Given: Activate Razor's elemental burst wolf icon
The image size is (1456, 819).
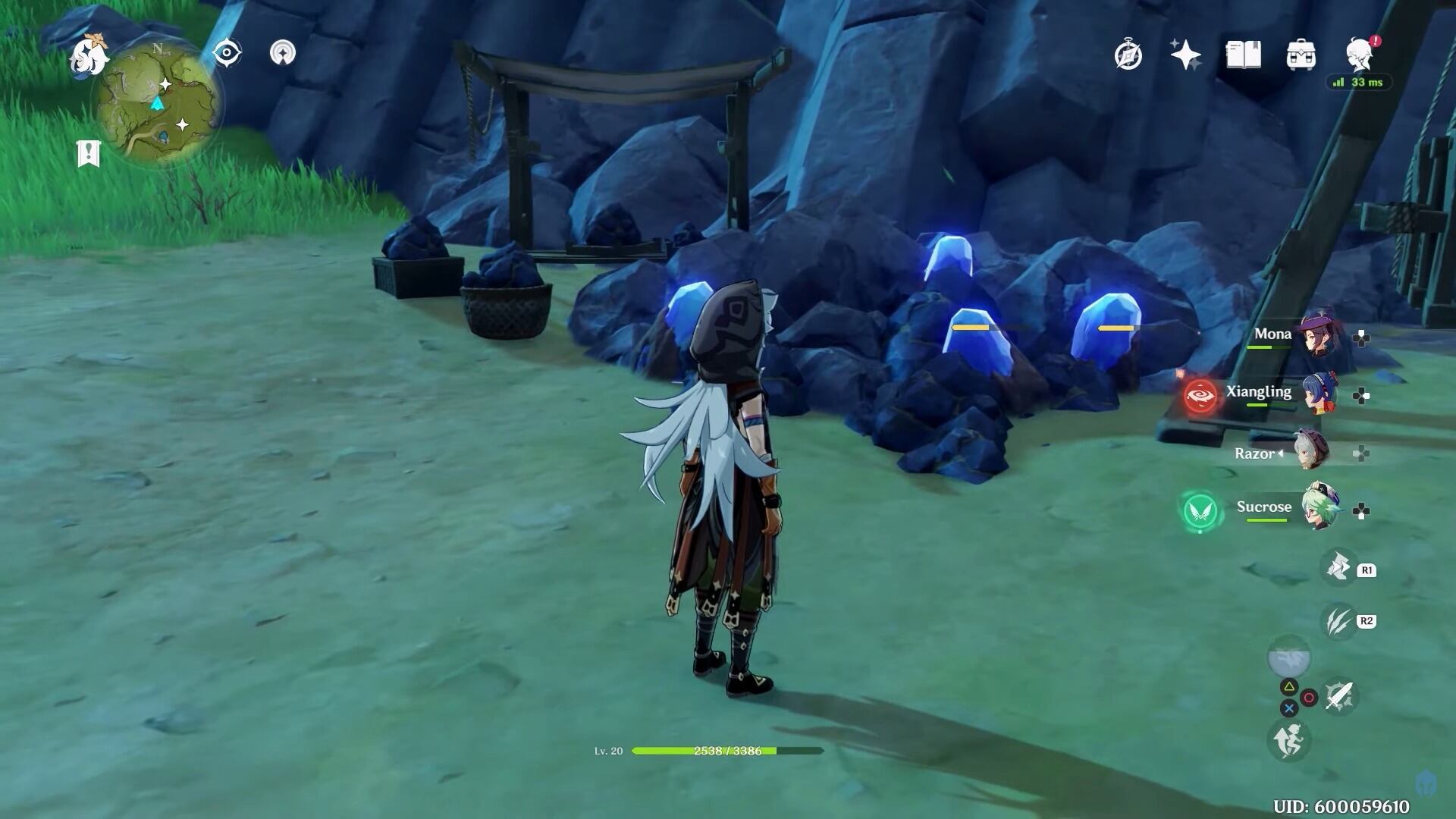Looking at the screenshot, I should 1338,567.
